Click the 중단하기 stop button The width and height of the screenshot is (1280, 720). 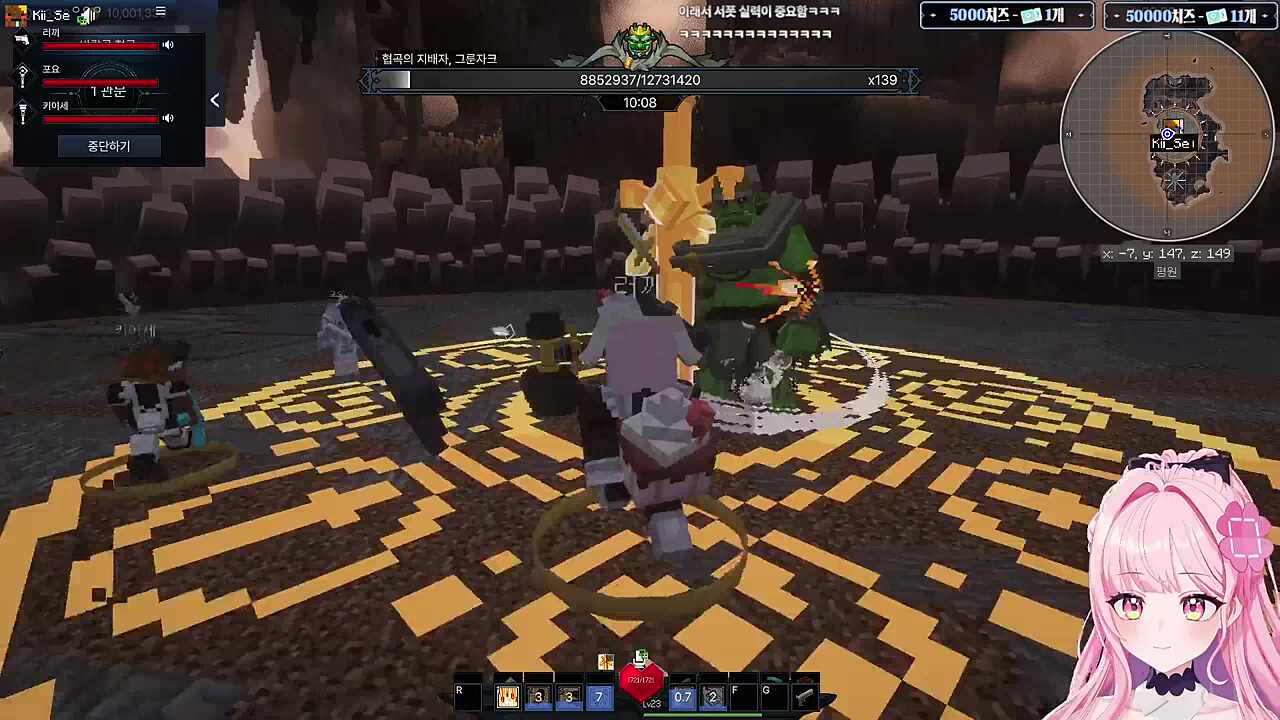pyautogui.click(x=108, y=146)
